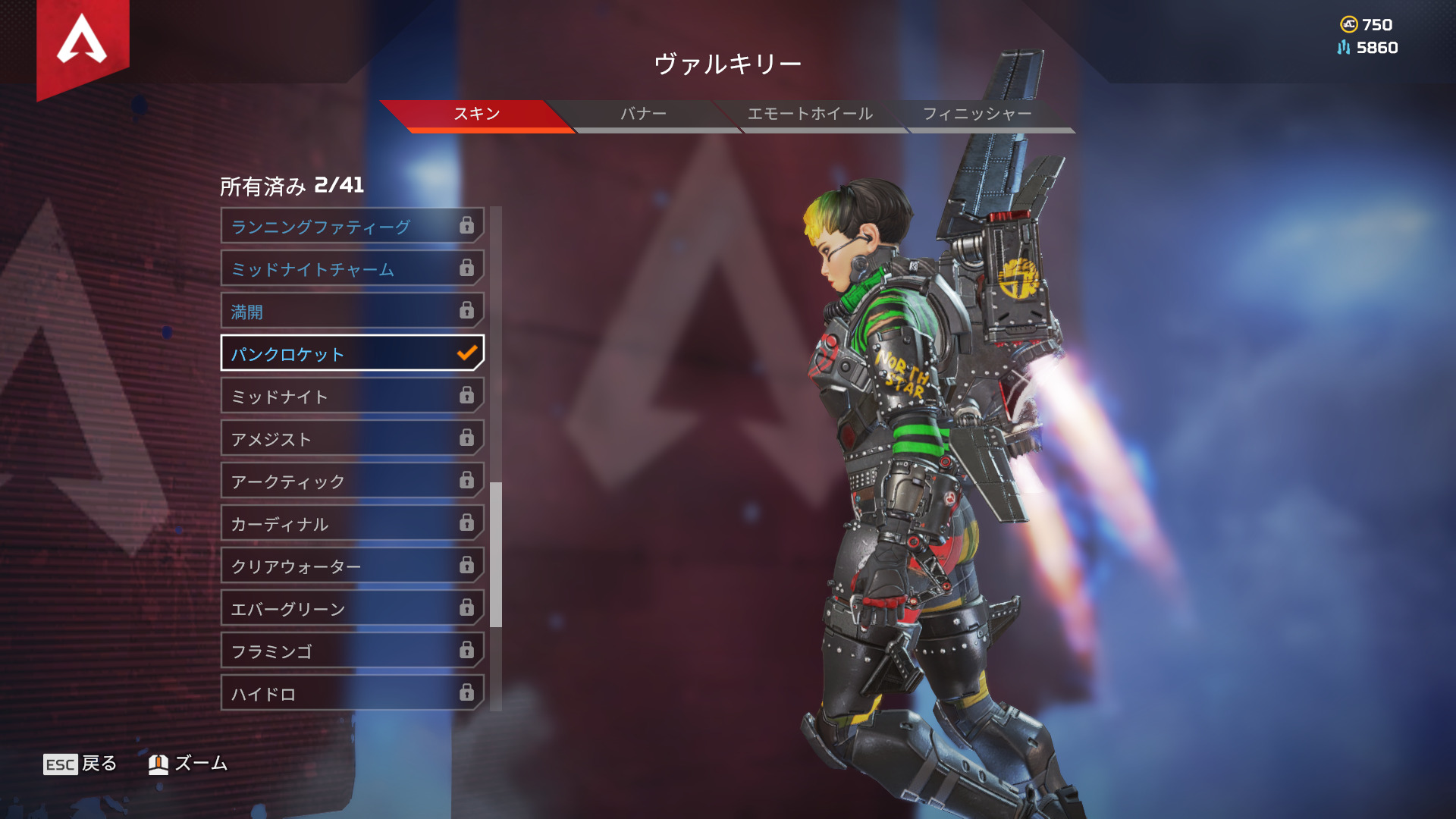Preview the 満開 skin
The height and width of the screenshot is (819, 1456).
(x=352, y=311)
